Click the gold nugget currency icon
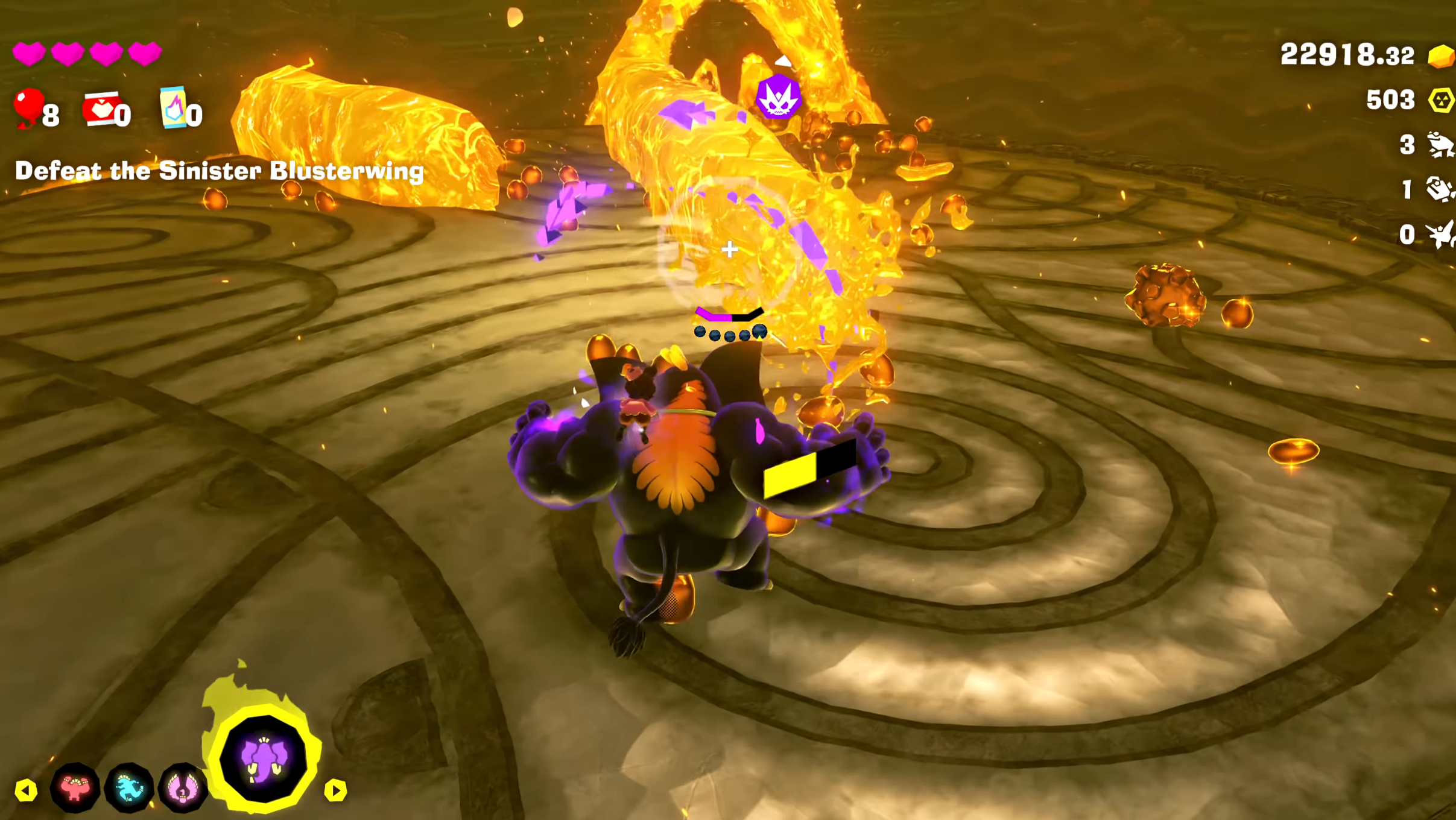 pyautogui.click(x=1440, y=57)
